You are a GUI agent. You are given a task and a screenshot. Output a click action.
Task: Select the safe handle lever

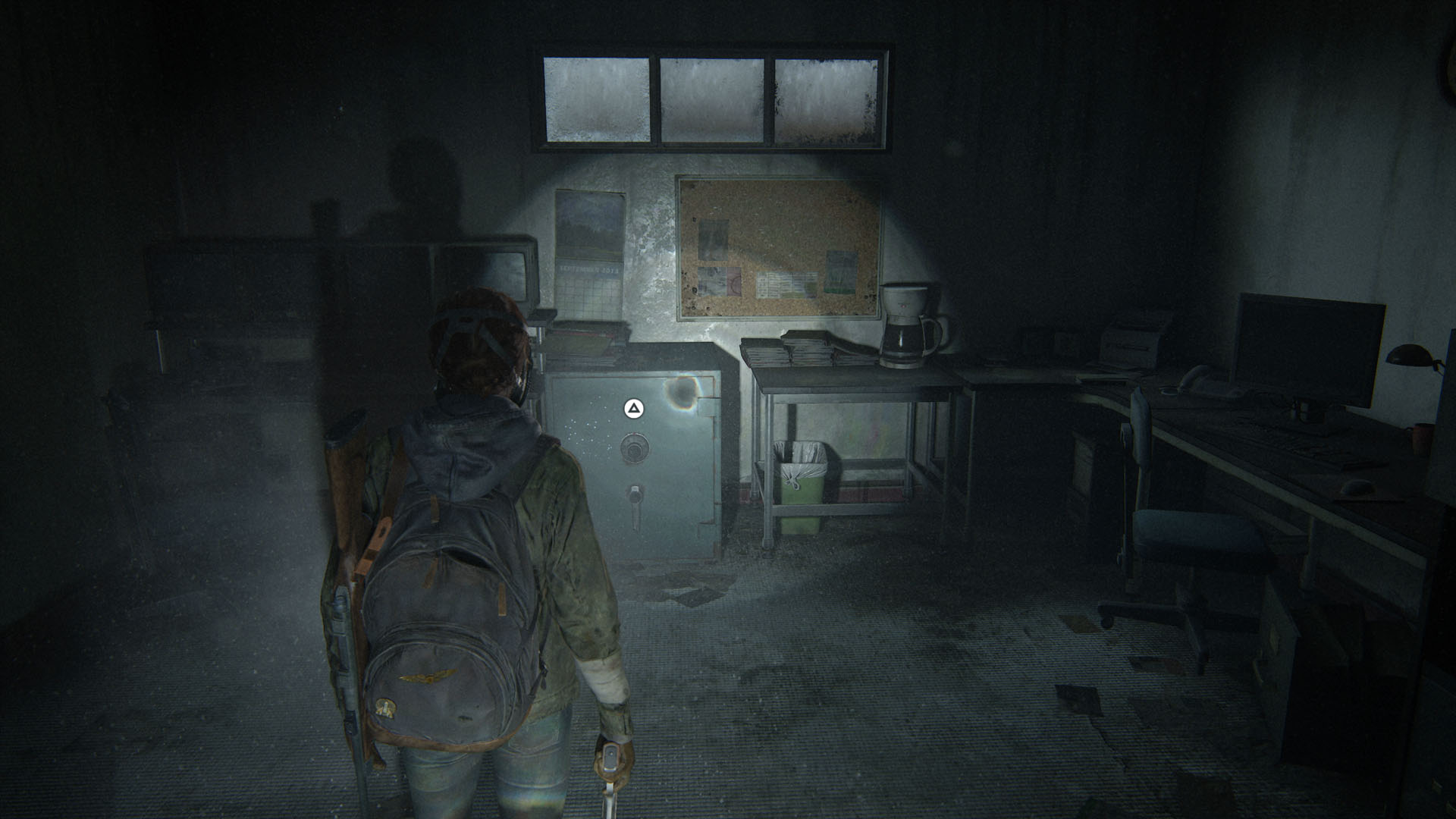point(635,501)
